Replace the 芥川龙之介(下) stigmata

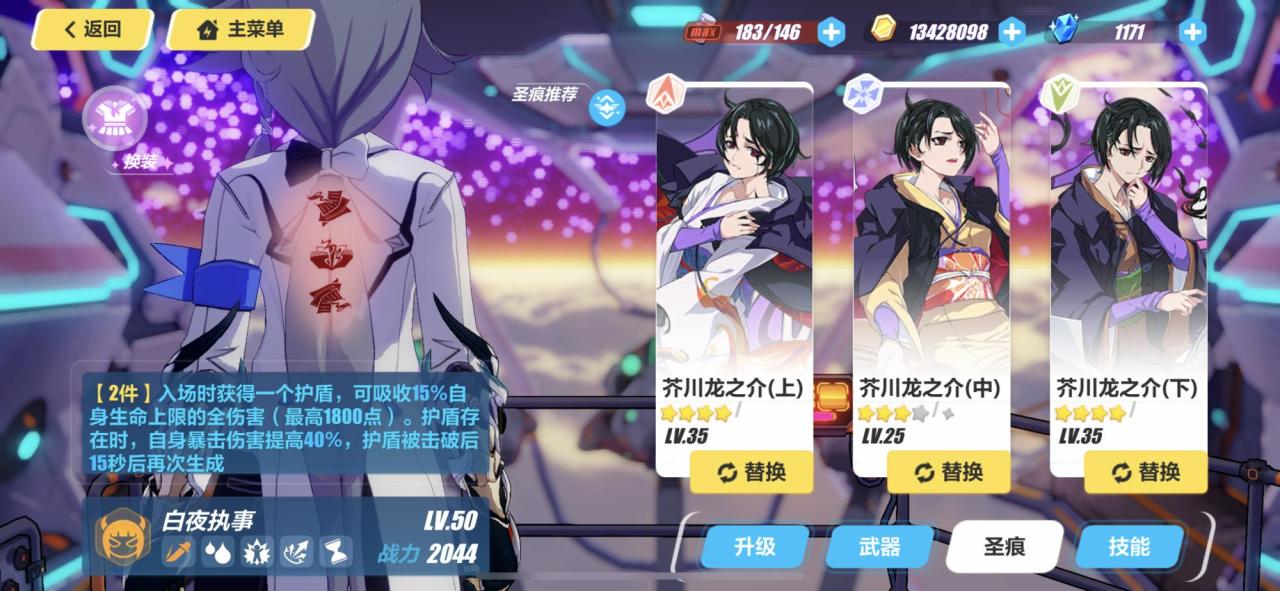[1145, 472]
